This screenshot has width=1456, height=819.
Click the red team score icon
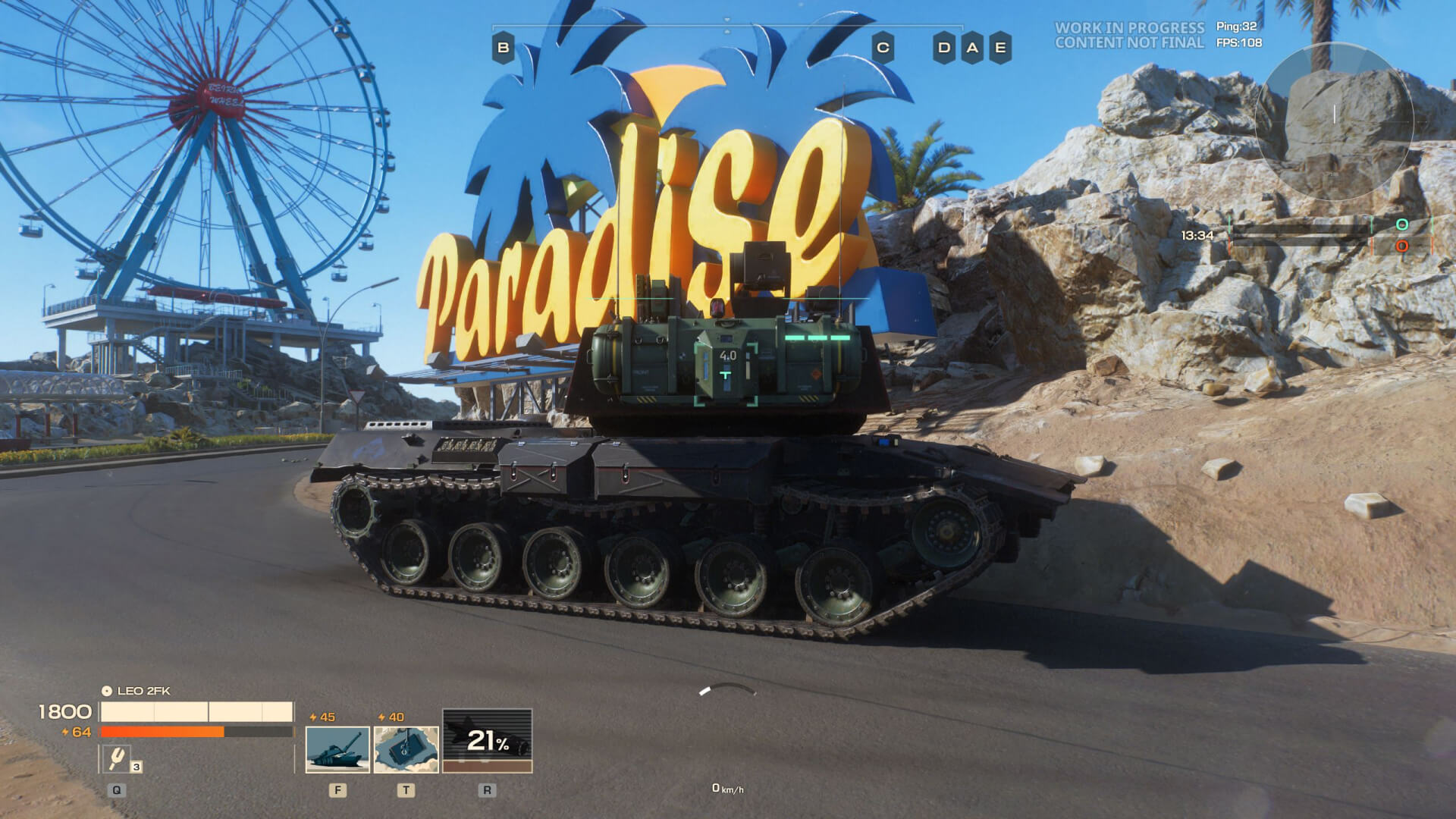coord(1402,246)
